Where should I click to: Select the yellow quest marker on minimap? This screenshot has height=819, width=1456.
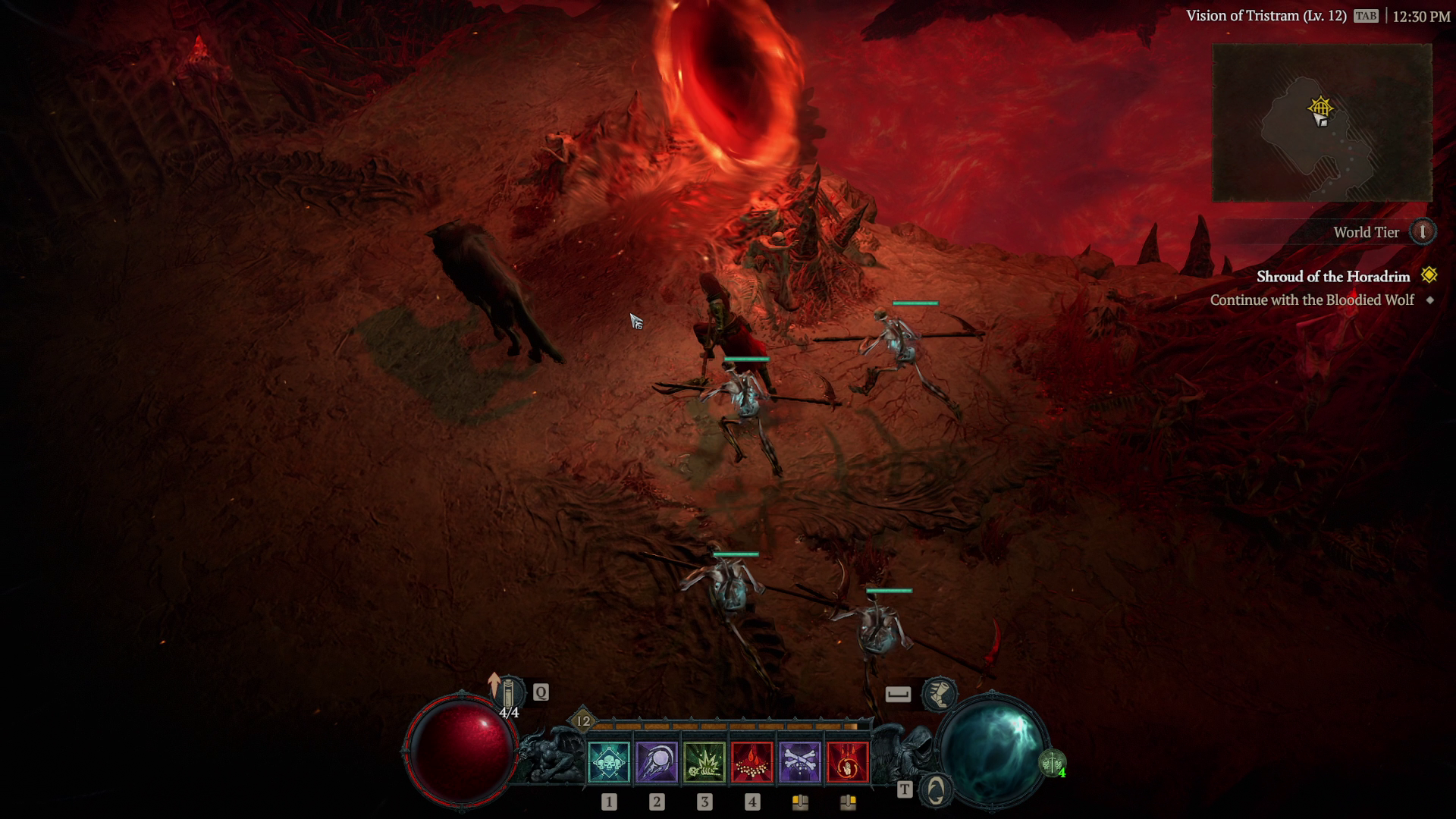click(x=1321, y=107)
